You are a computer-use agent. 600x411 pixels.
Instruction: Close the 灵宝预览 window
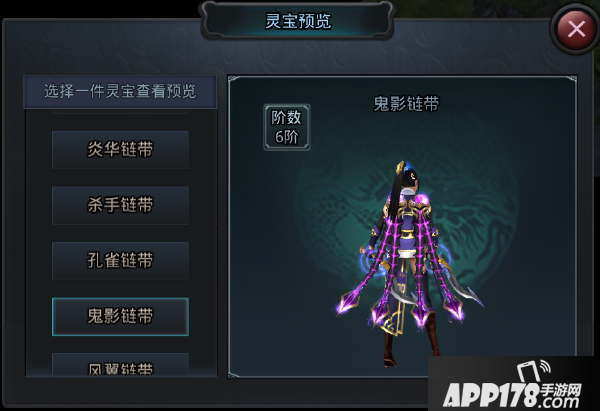click(x=576, y=28)
